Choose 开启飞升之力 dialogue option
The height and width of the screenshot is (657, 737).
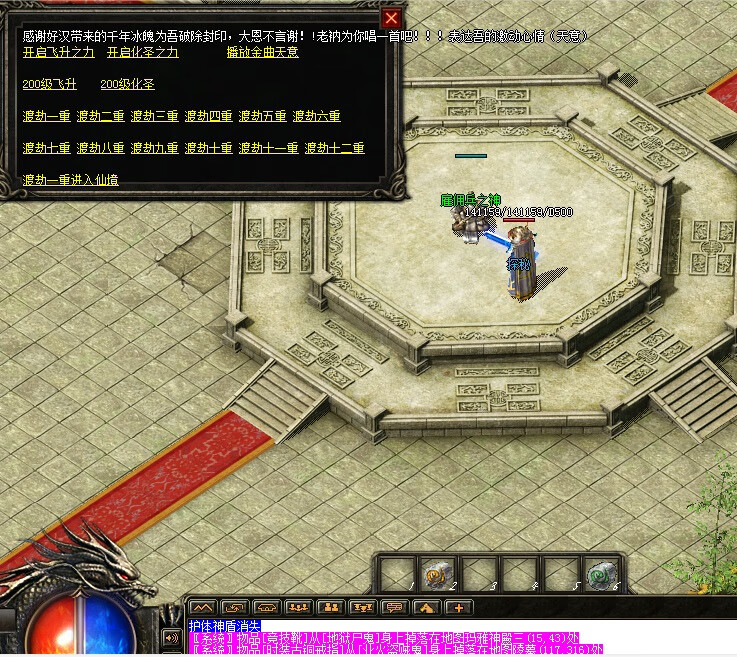[x=58, y=52]
